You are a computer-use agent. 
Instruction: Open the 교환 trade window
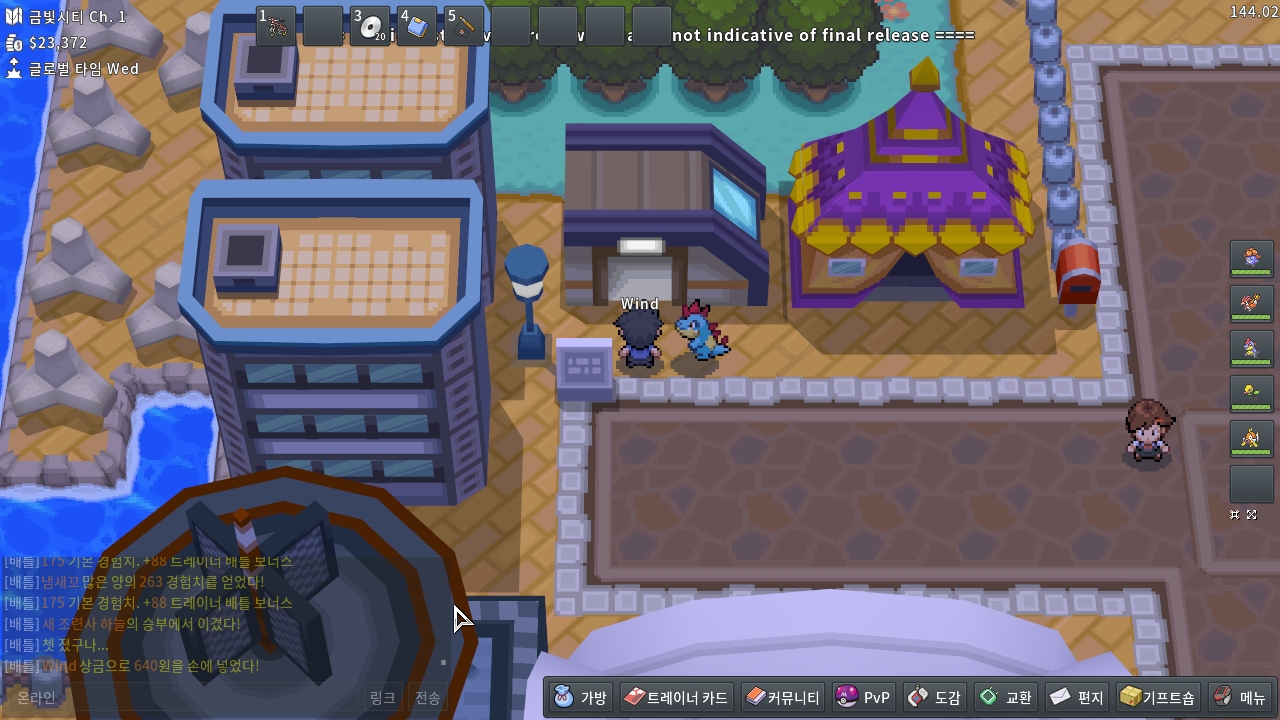[x=1006, y=697]
